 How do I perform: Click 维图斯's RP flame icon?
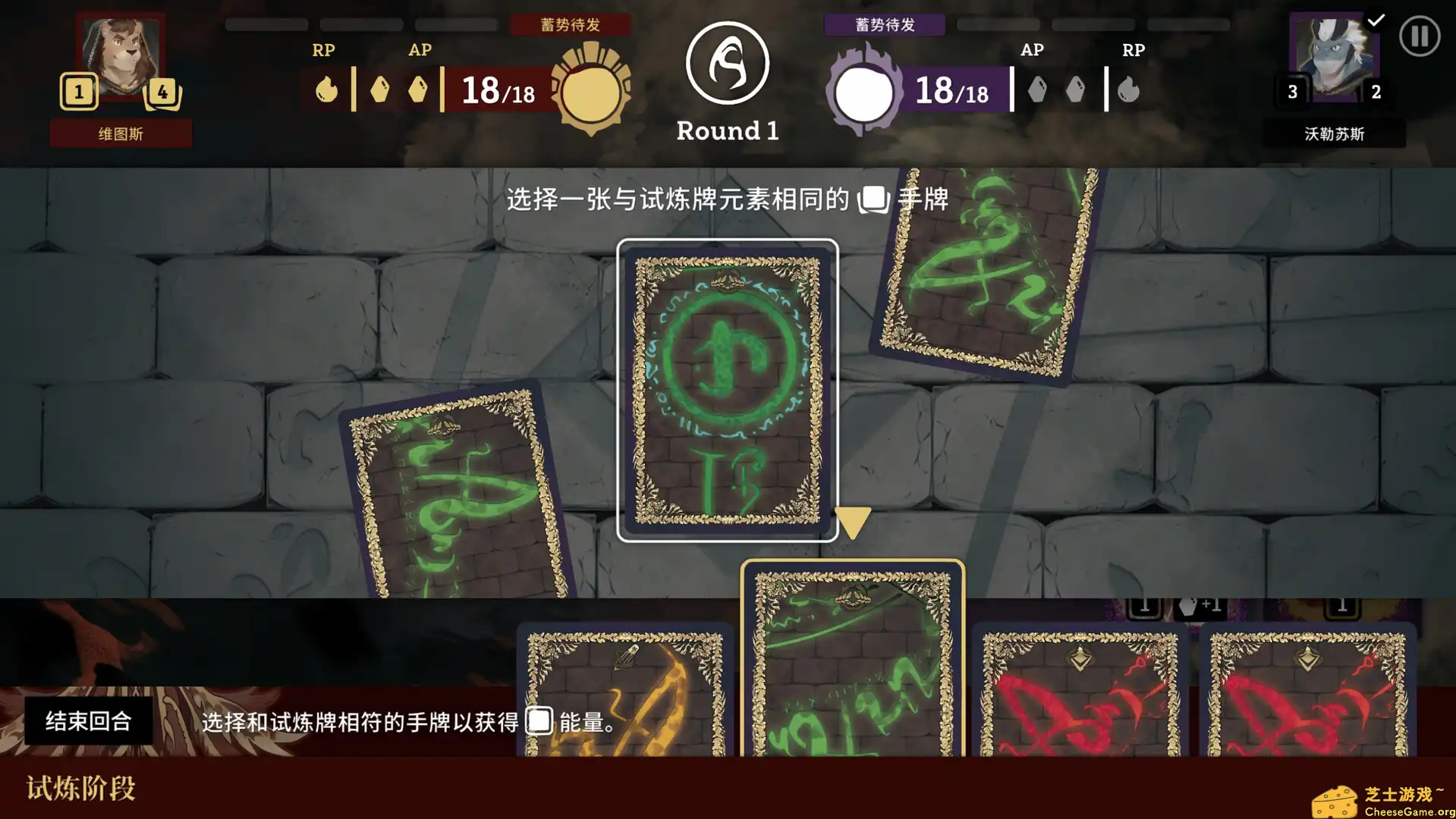pyautogui.click(x=326, y=89)
